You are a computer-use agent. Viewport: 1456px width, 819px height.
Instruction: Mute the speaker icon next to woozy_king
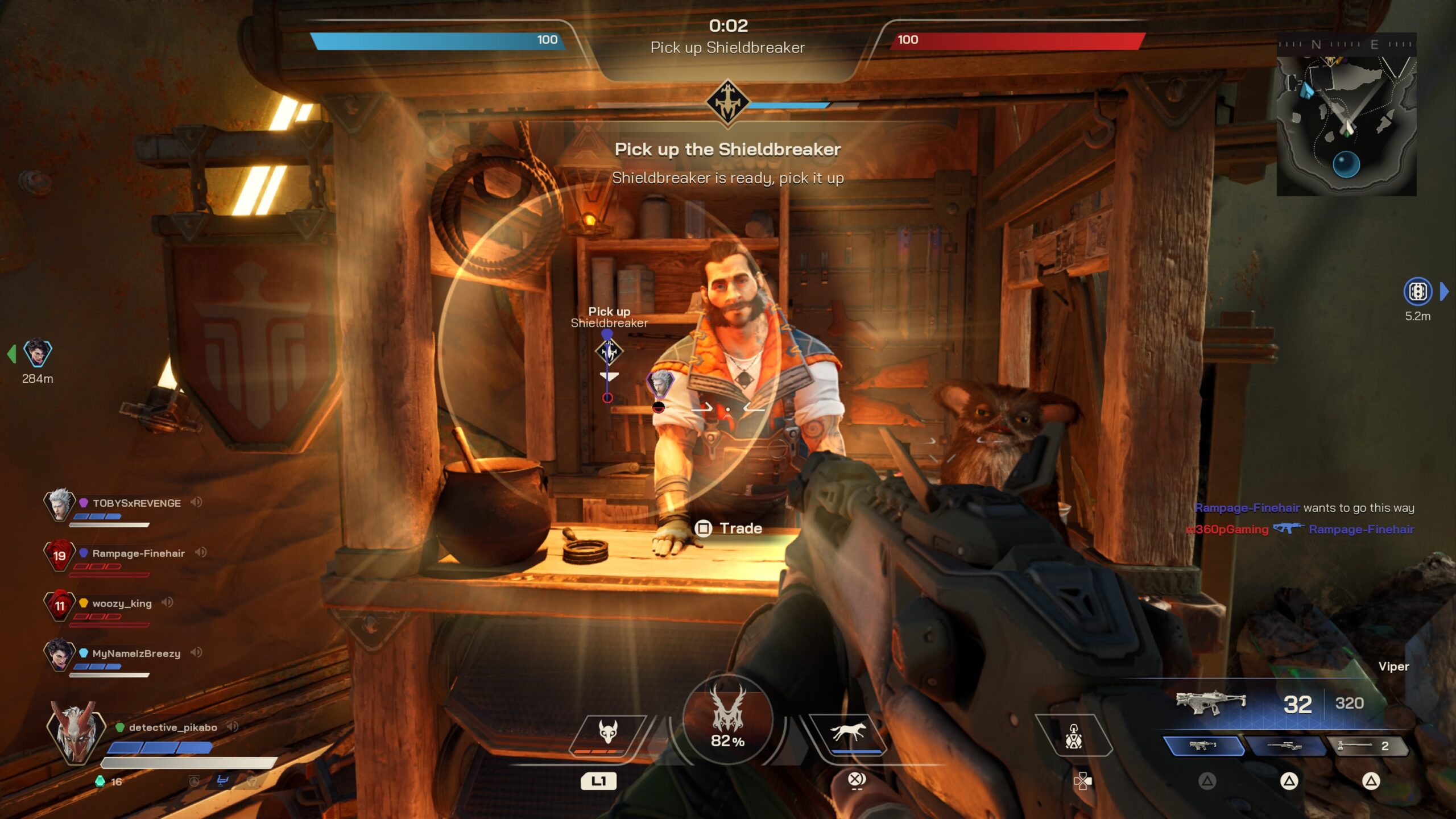click(167, 602)
